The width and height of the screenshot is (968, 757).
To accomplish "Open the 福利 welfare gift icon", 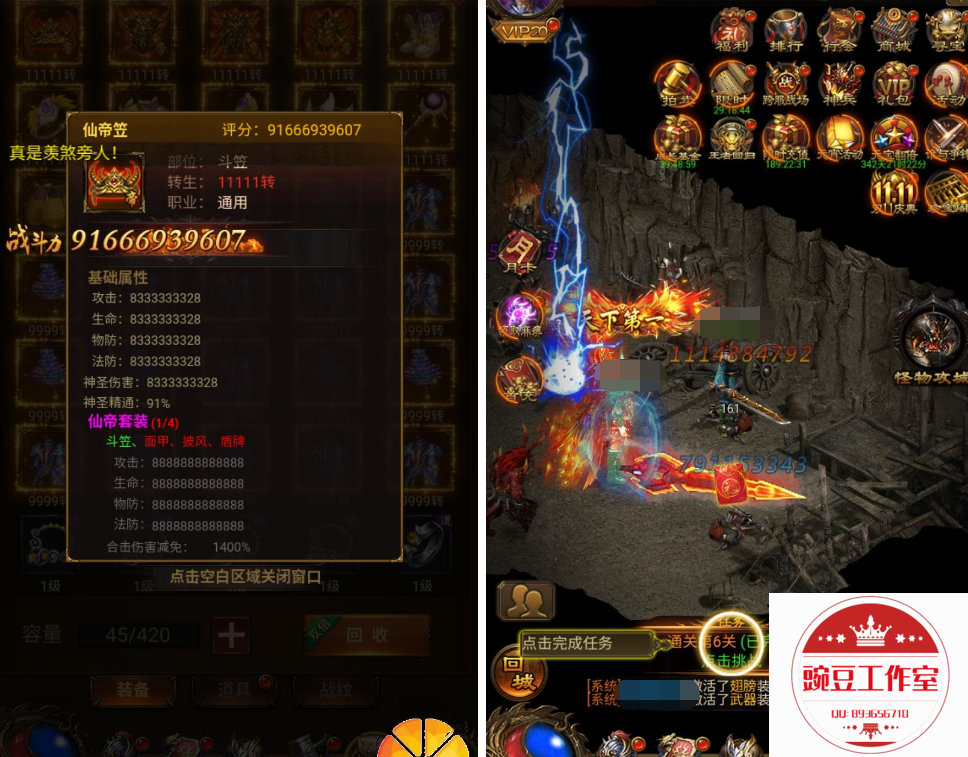I will pyautogui.click(x=729, y=30).
